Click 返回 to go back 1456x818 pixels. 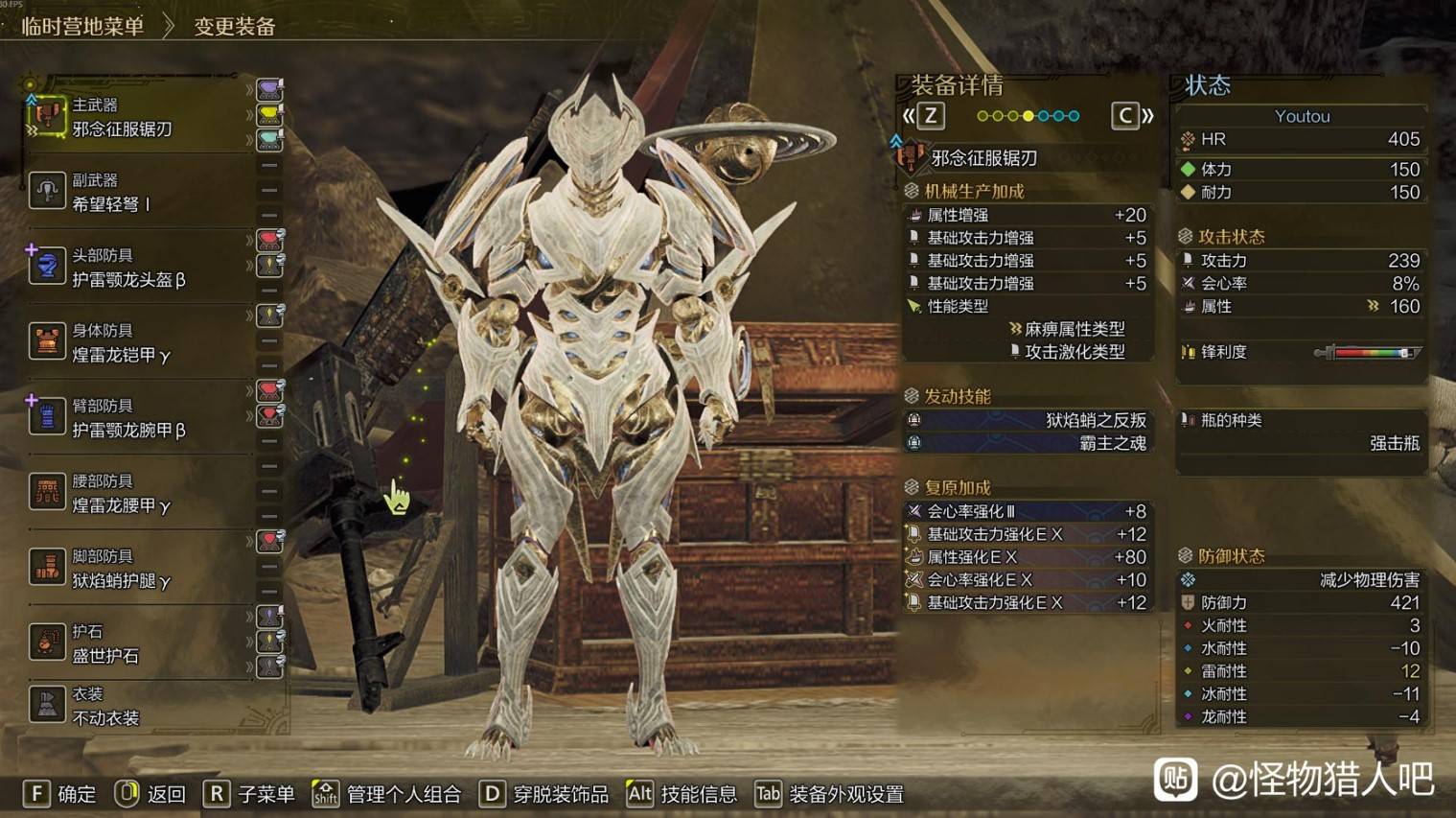pyautogui.click(x=150, y=794)
